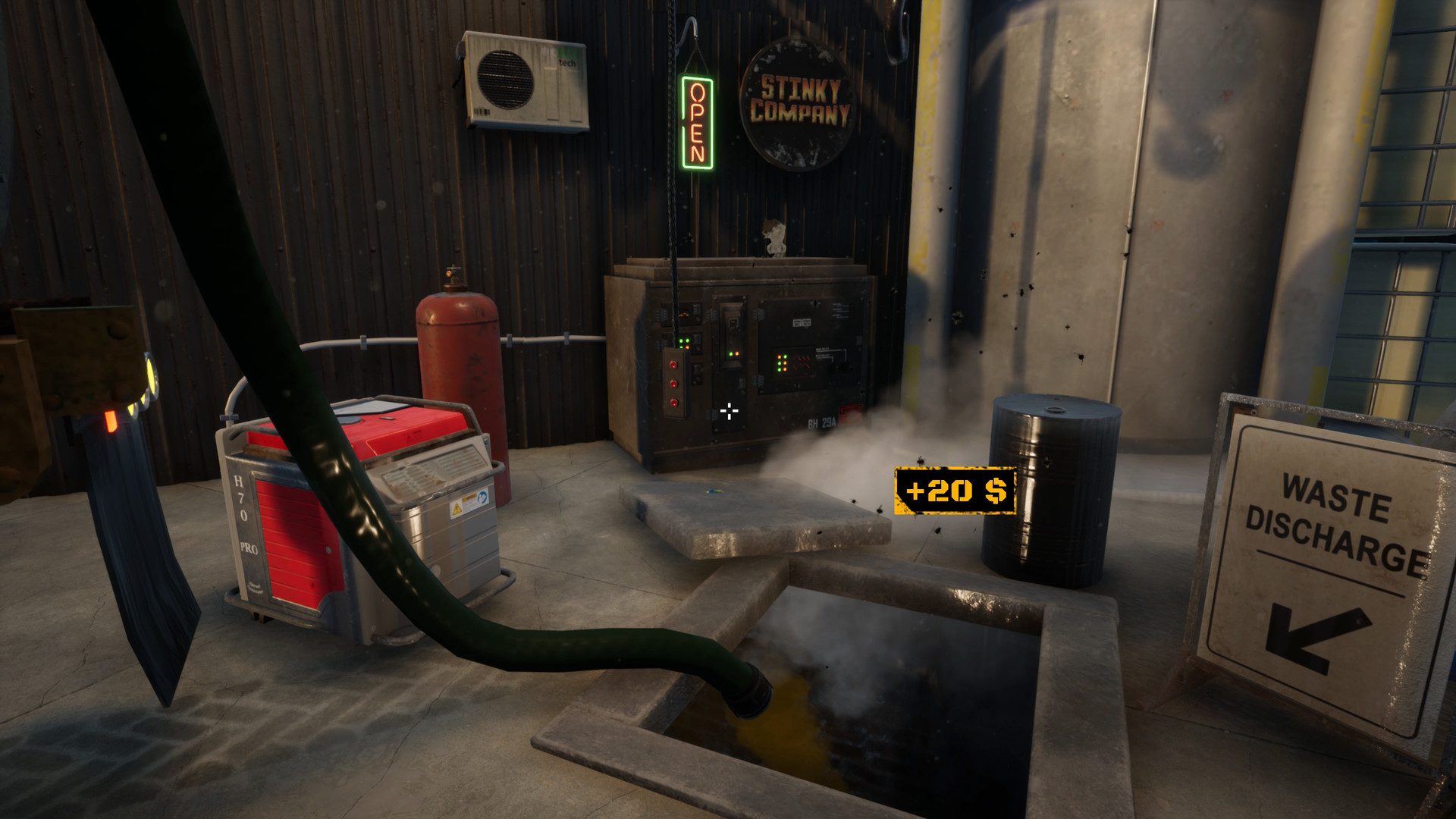Click the red digital counter display on the panel
Screen dimensions: 1456x819
click(801, 362)
